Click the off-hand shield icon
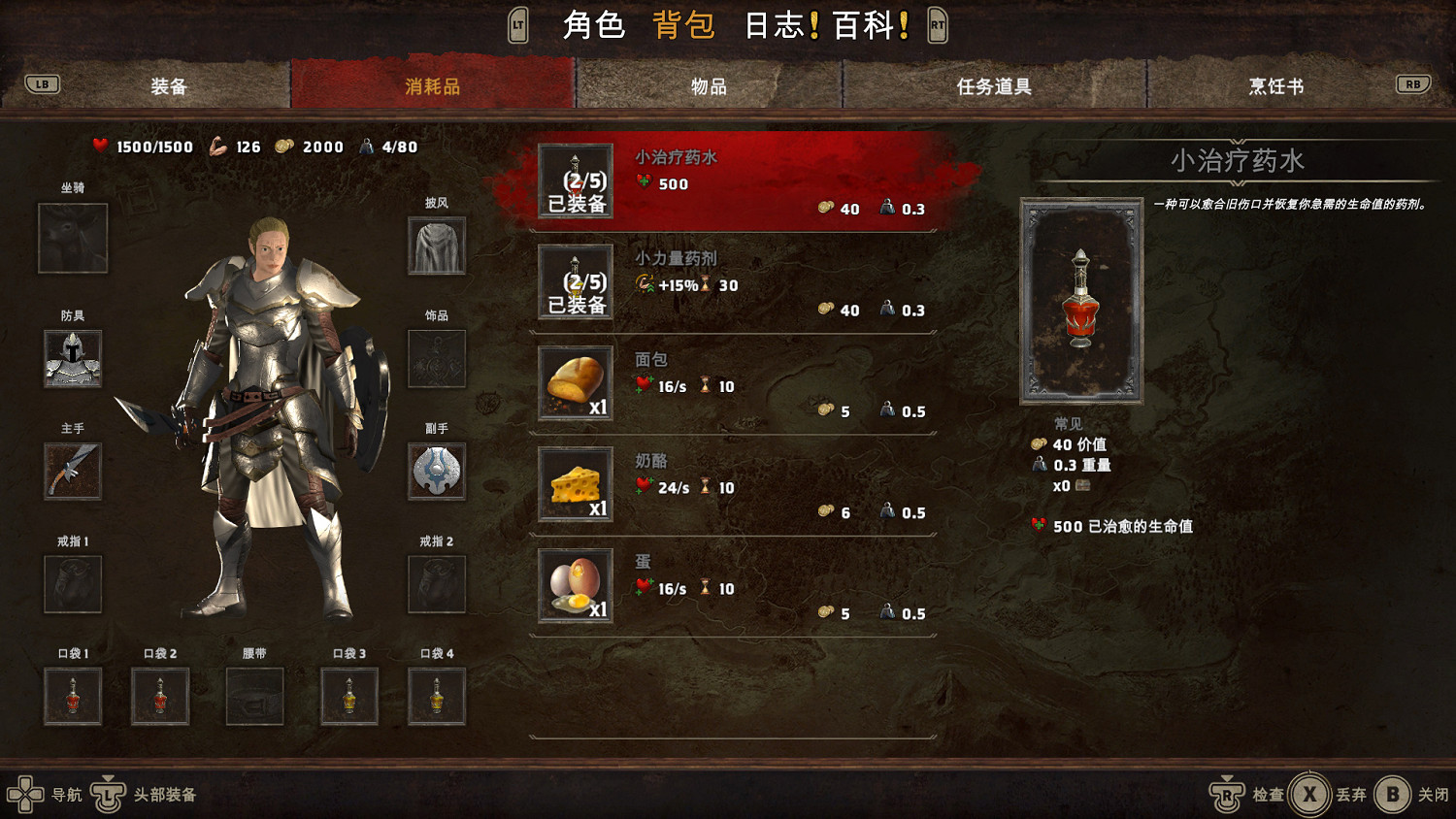The image size is (1456, 819). (437, 472)
